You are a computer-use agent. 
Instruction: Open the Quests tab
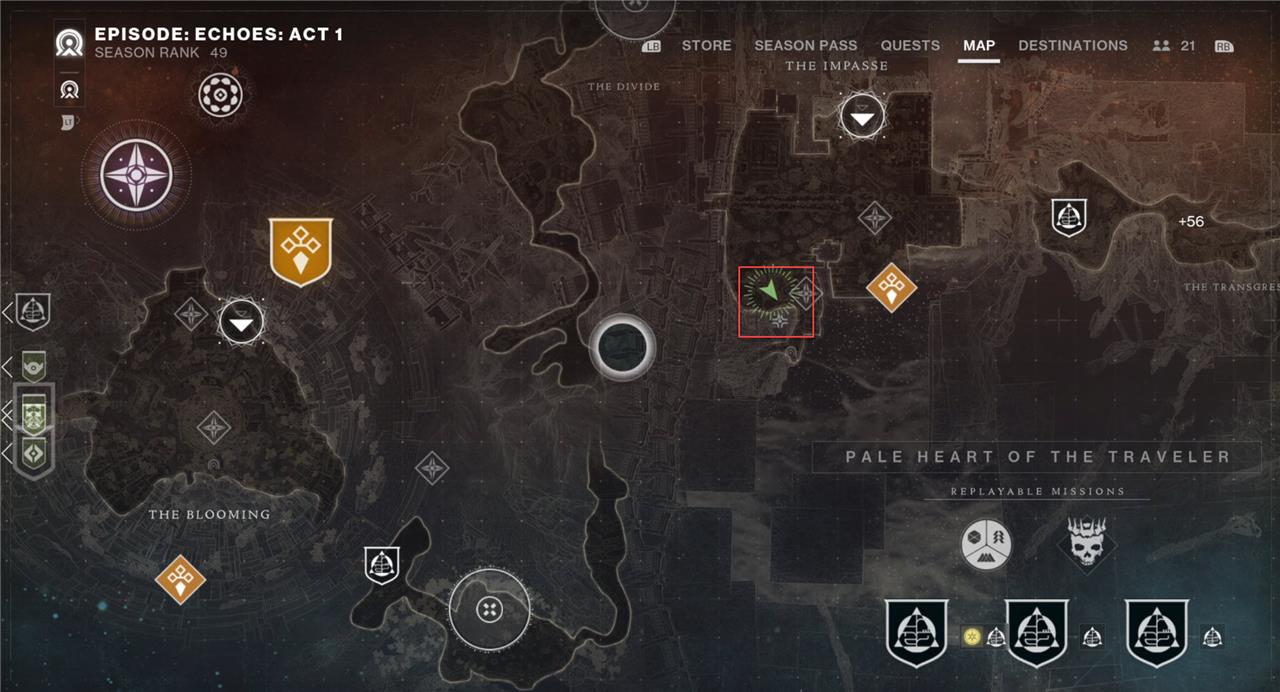pyautogui.click(x=910, y=45)
